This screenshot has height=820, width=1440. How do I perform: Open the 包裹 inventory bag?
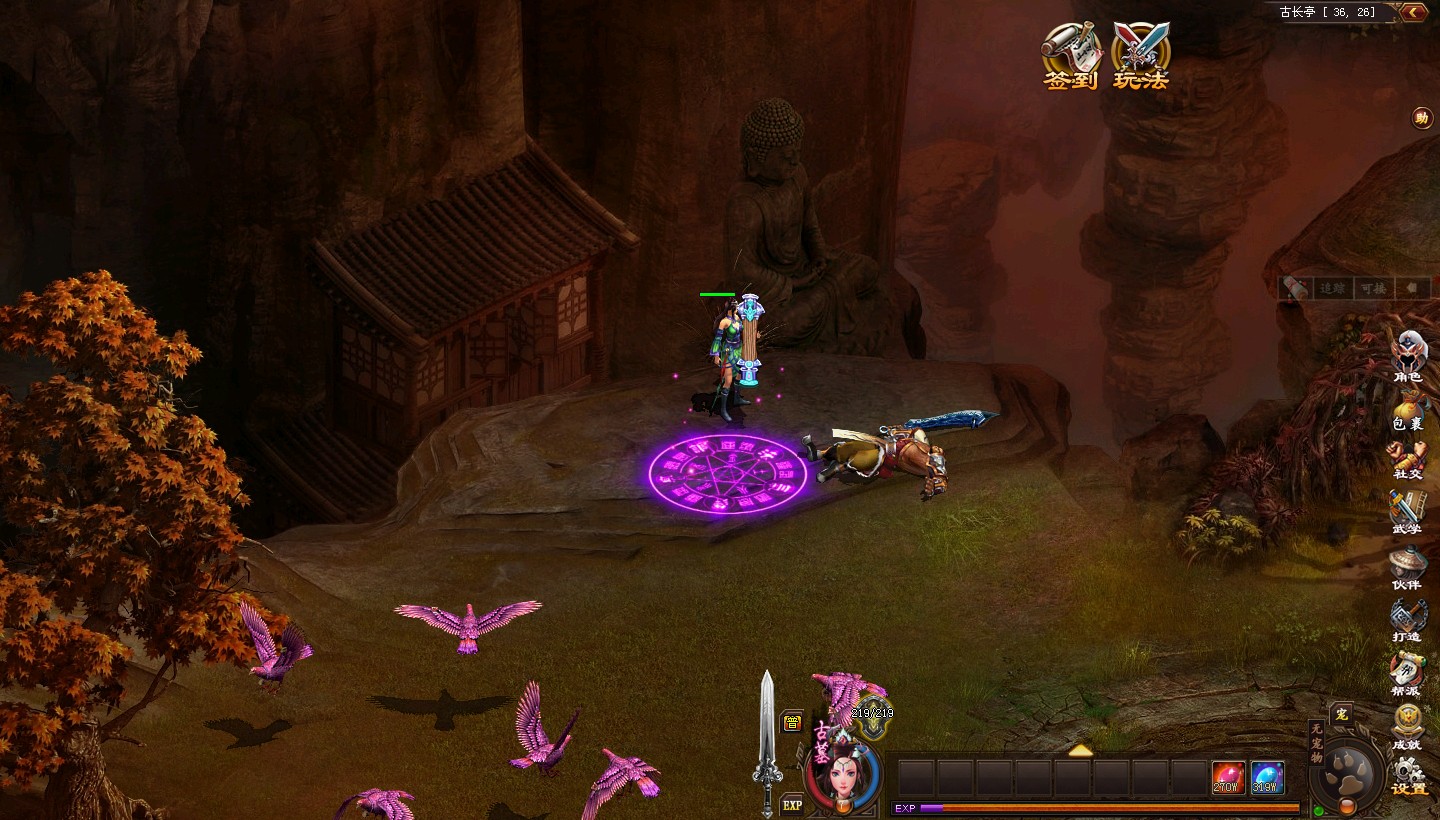1408,408
